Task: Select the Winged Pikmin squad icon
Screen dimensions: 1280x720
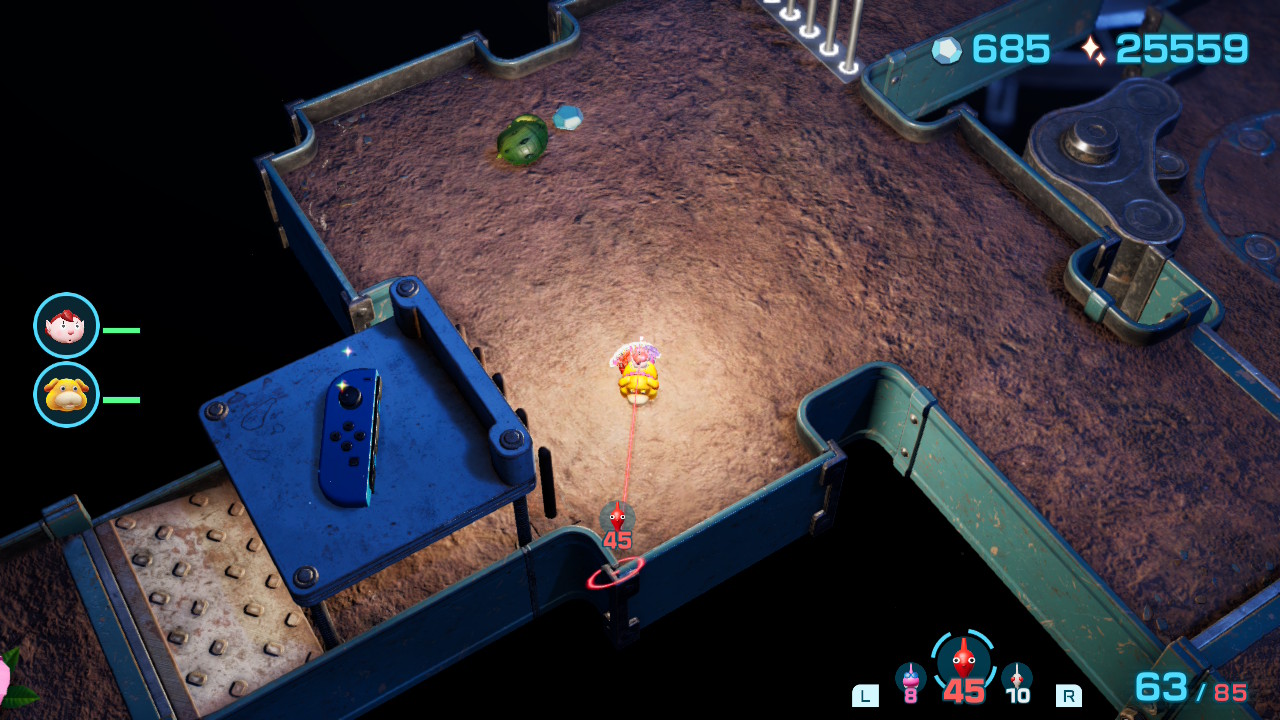Action: [x=910, y=677]
